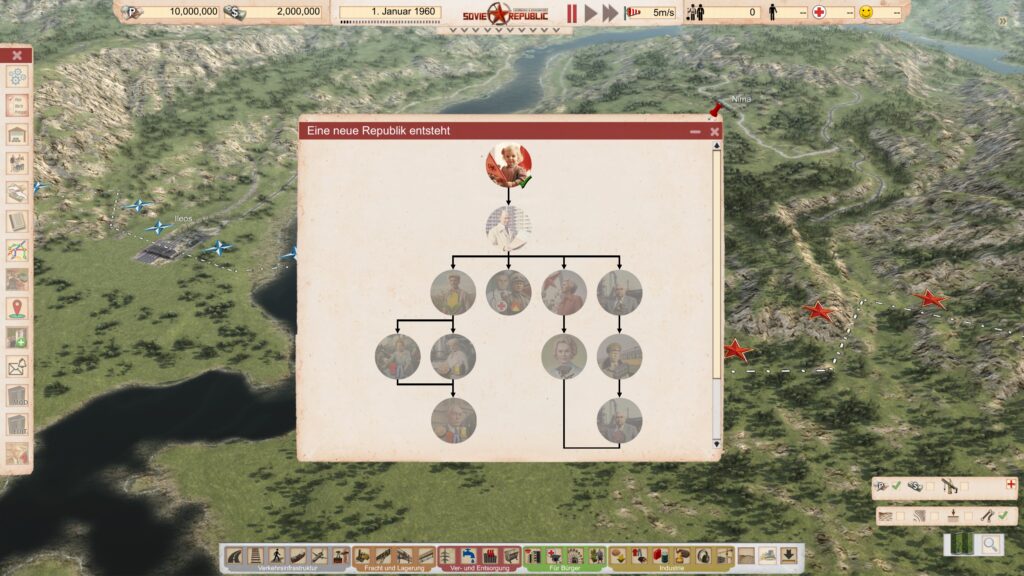Screen dimensions: 1024x576
Task: Enable the dollar payment checkbox
Action: [x=930, y=486]
